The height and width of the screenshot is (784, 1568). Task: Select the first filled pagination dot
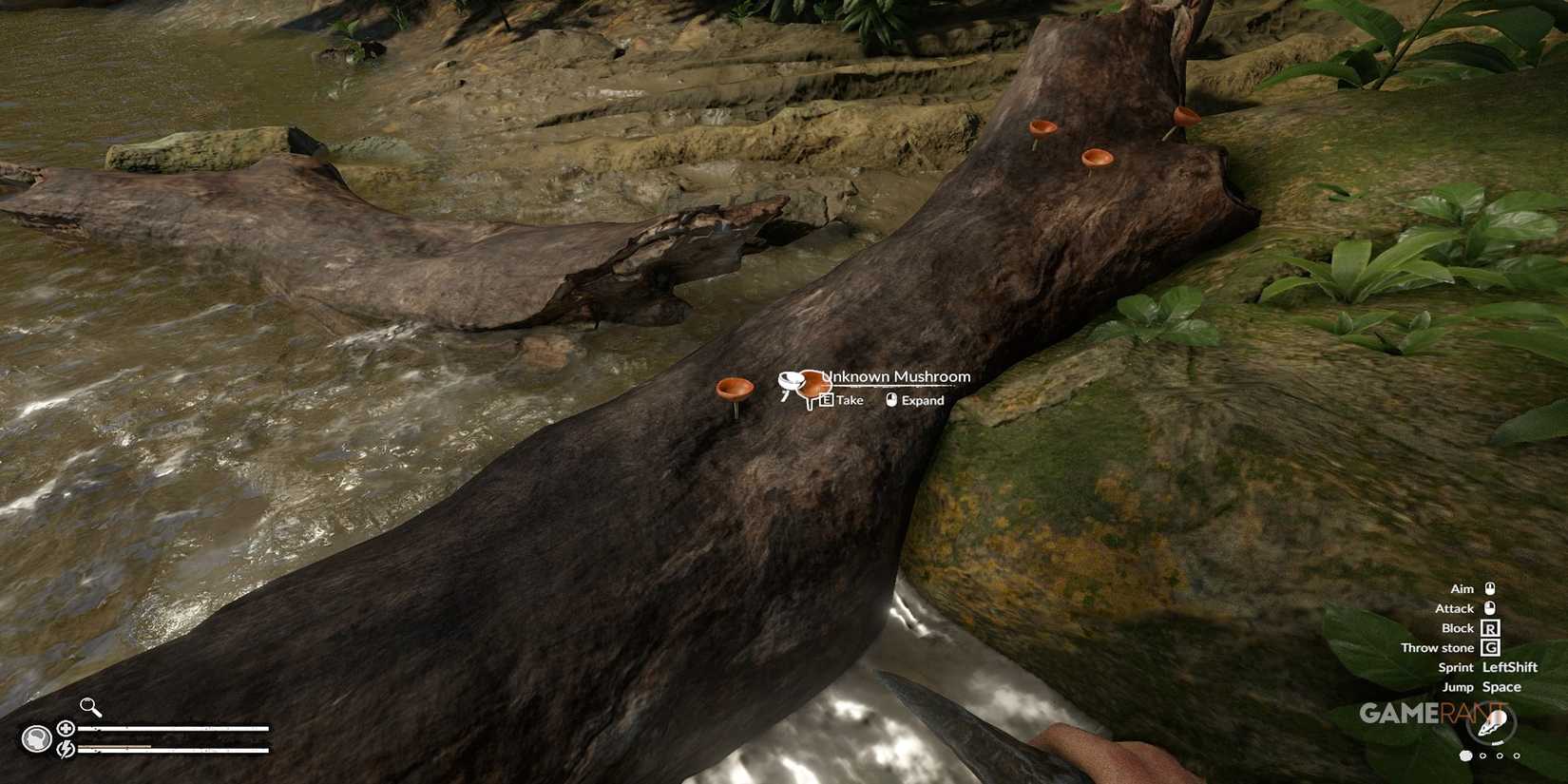[x=1466, y=755]
